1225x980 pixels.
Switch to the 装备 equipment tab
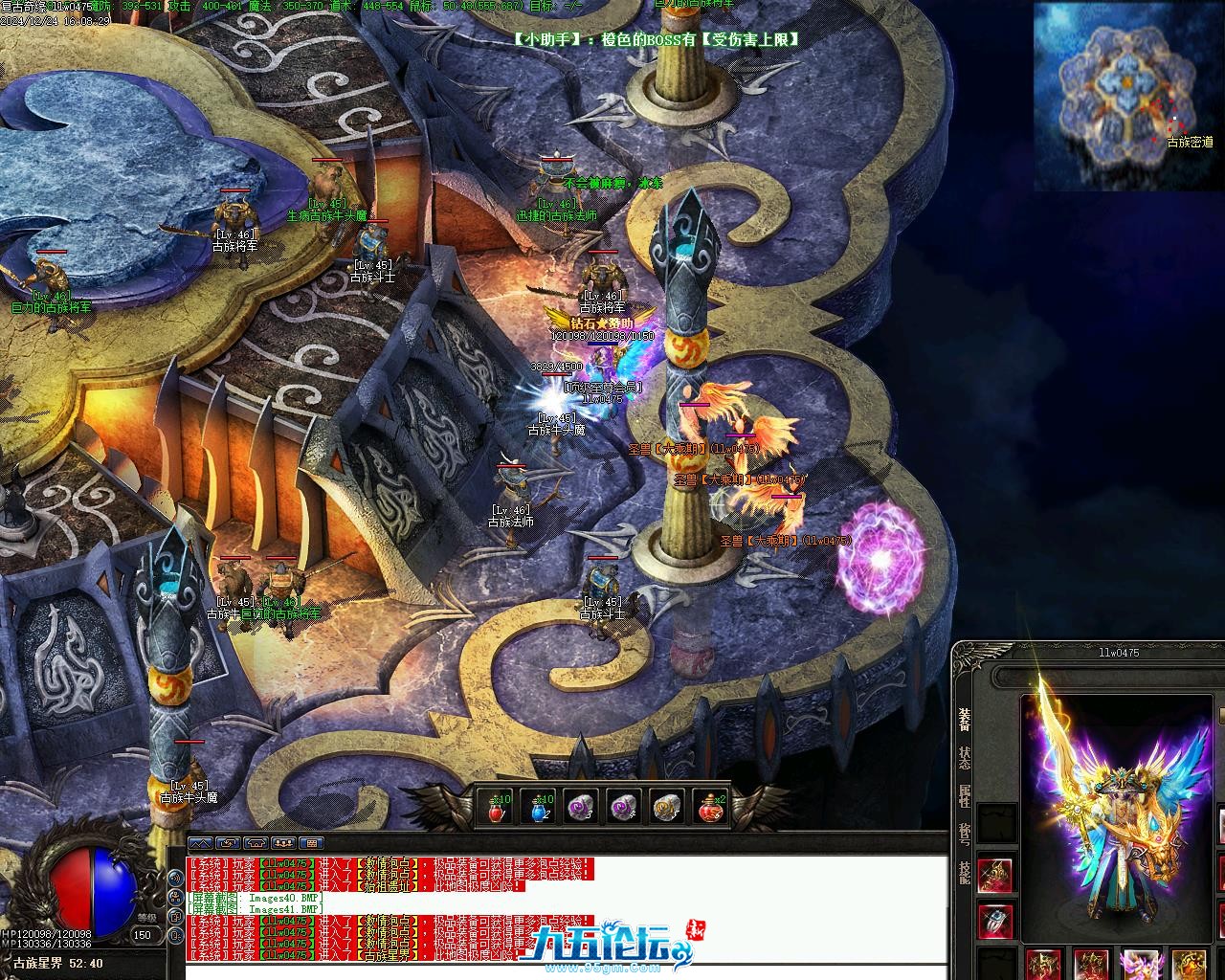coord(964,720)
